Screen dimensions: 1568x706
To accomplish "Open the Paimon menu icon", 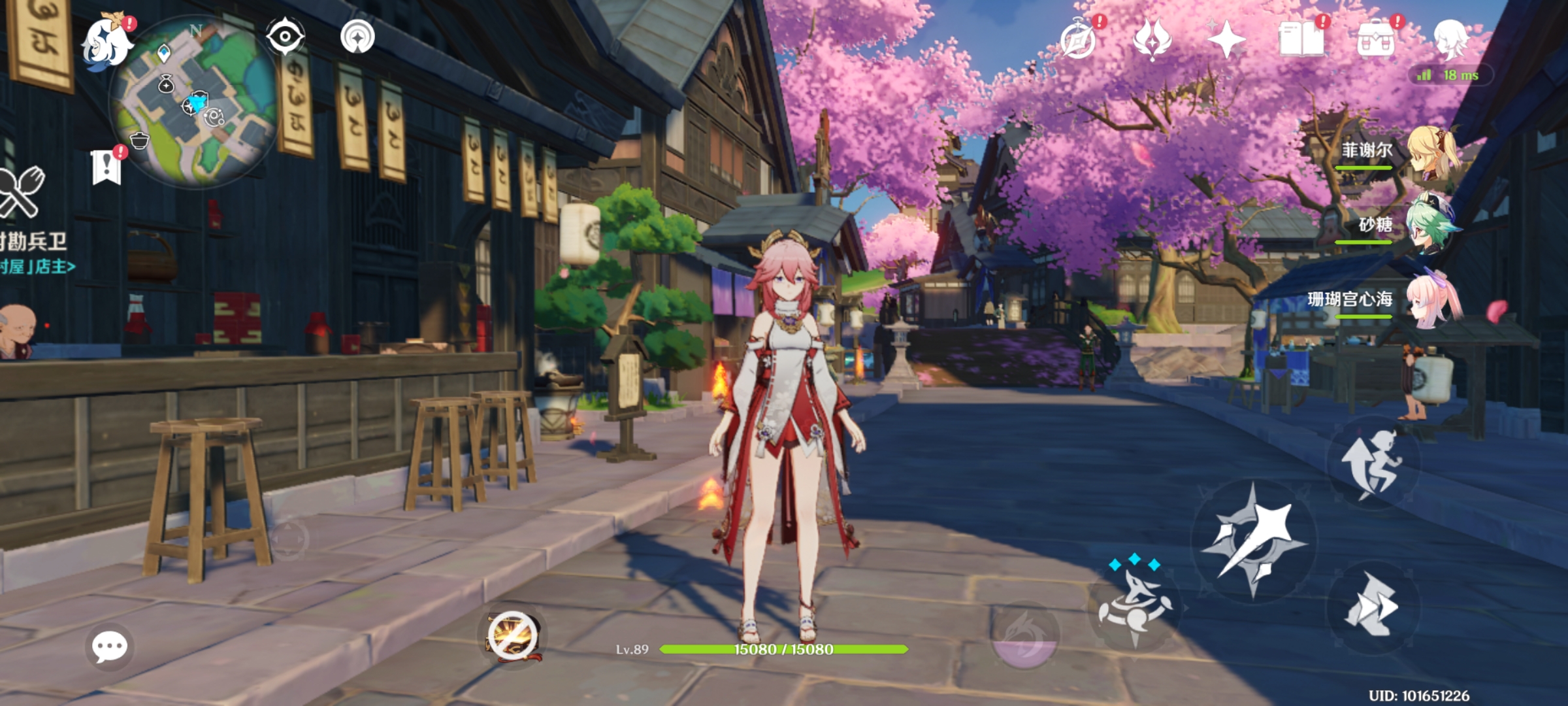I will (106, 42).
